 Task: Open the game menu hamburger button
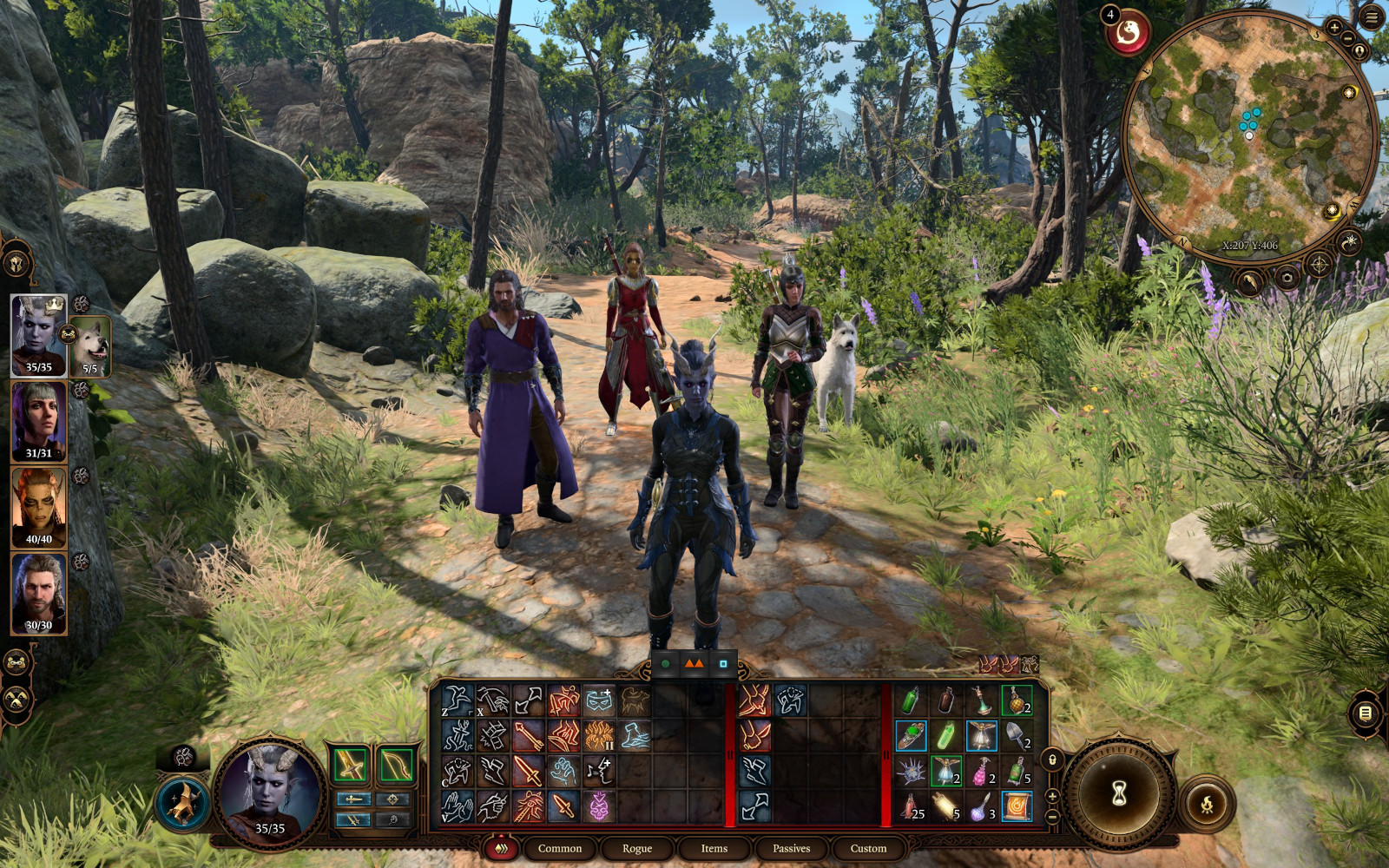coord(1373,17)
